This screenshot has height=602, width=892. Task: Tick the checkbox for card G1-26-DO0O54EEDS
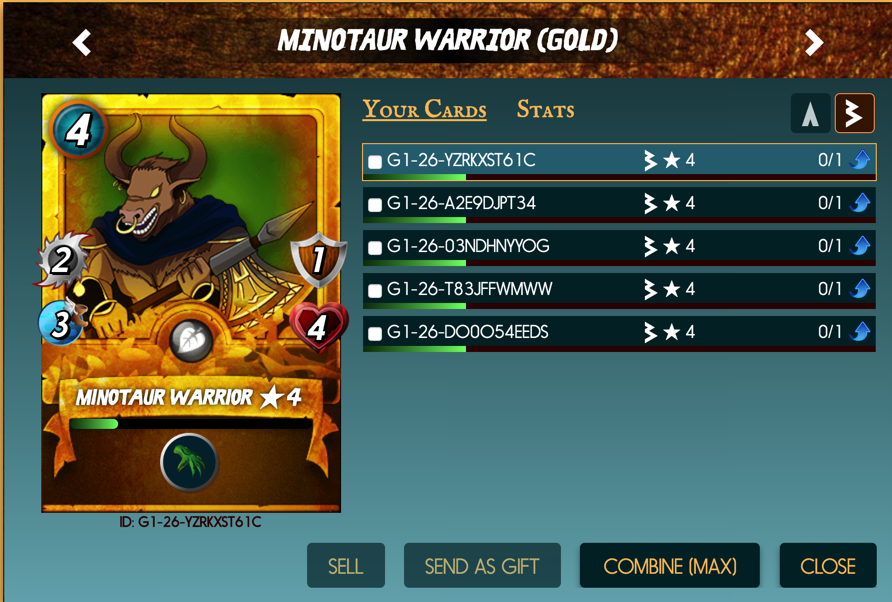click(375, 334)
